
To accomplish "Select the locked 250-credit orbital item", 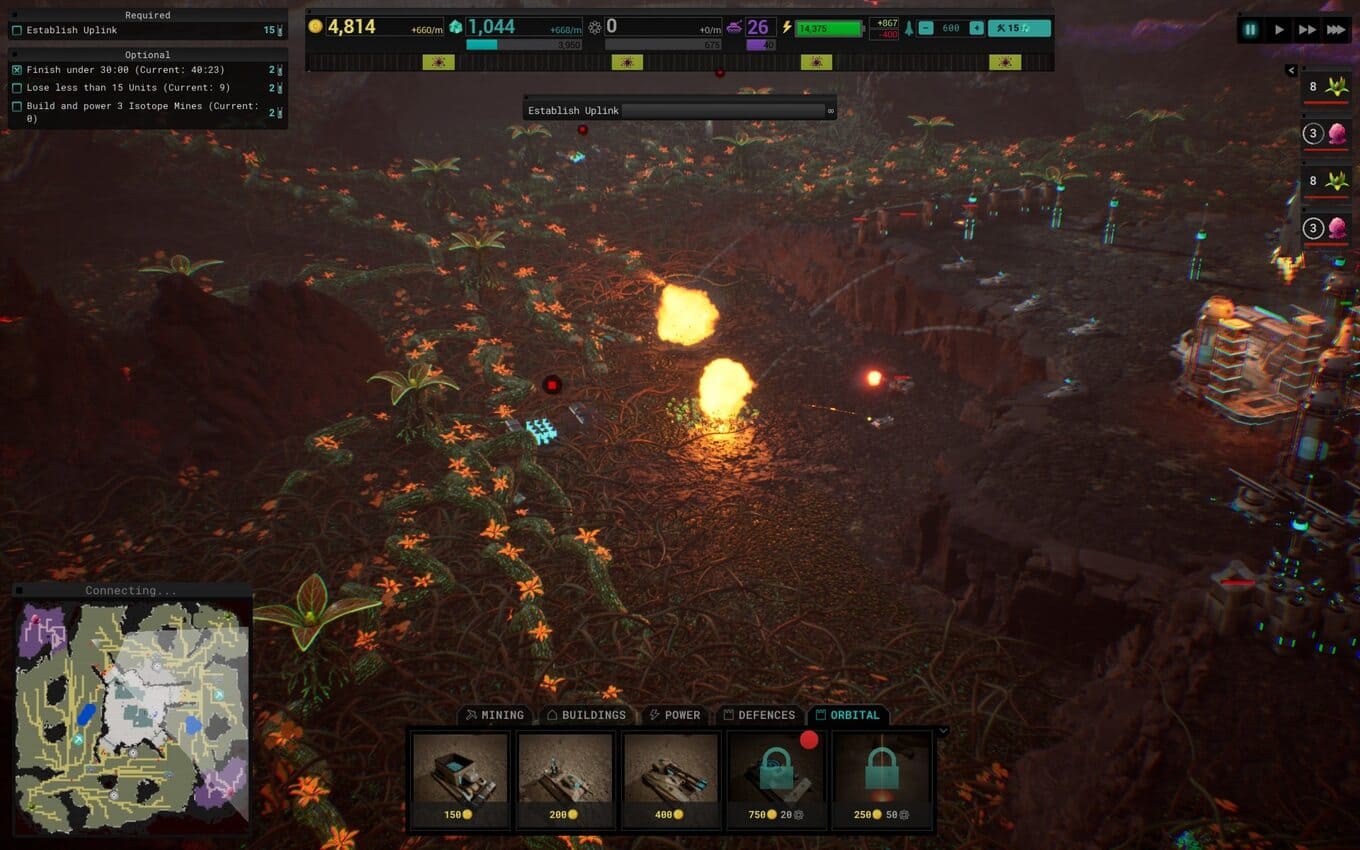I will pos(881,779).
